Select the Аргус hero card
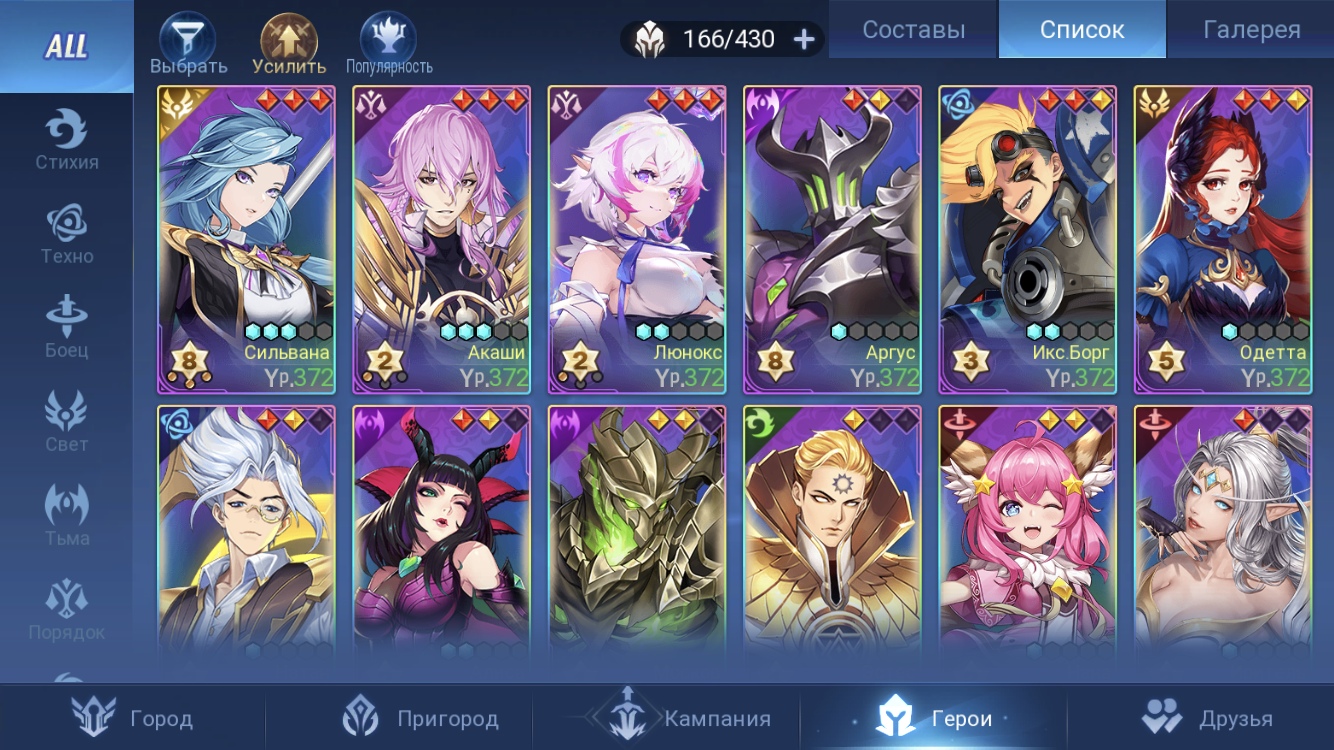This screenshot has width=1334, height=750. pos(832,240)
